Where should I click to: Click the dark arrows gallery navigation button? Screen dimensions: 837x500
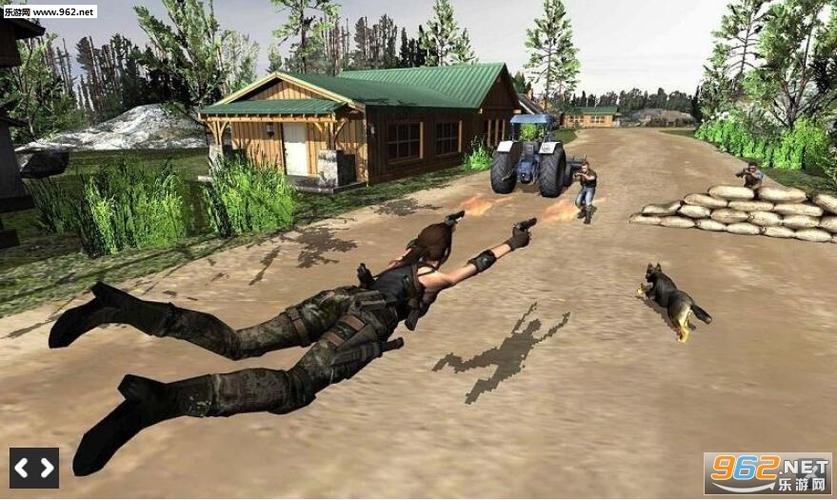34,467
